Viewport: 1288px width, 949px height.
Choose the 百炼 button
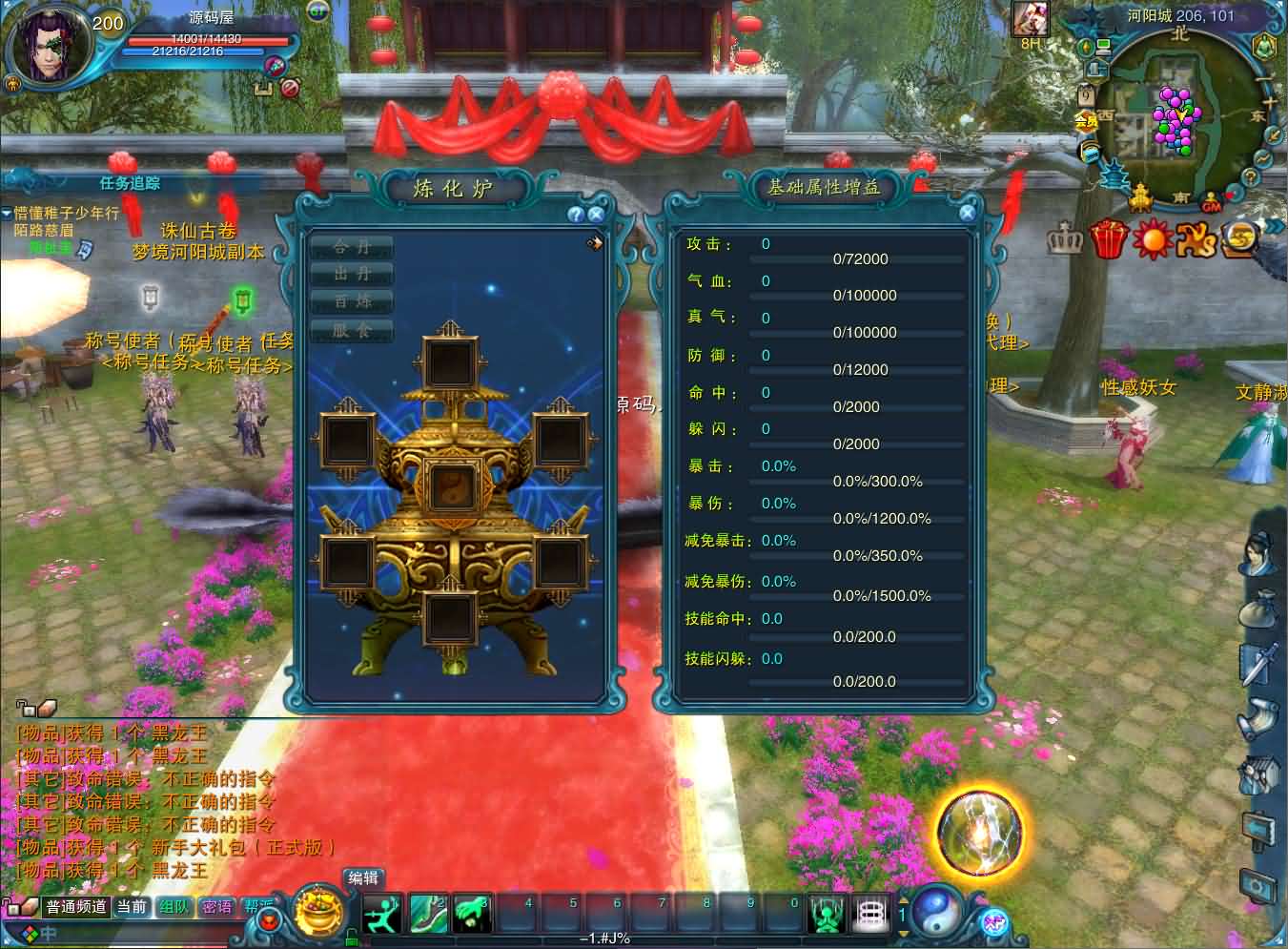(352, 301)
